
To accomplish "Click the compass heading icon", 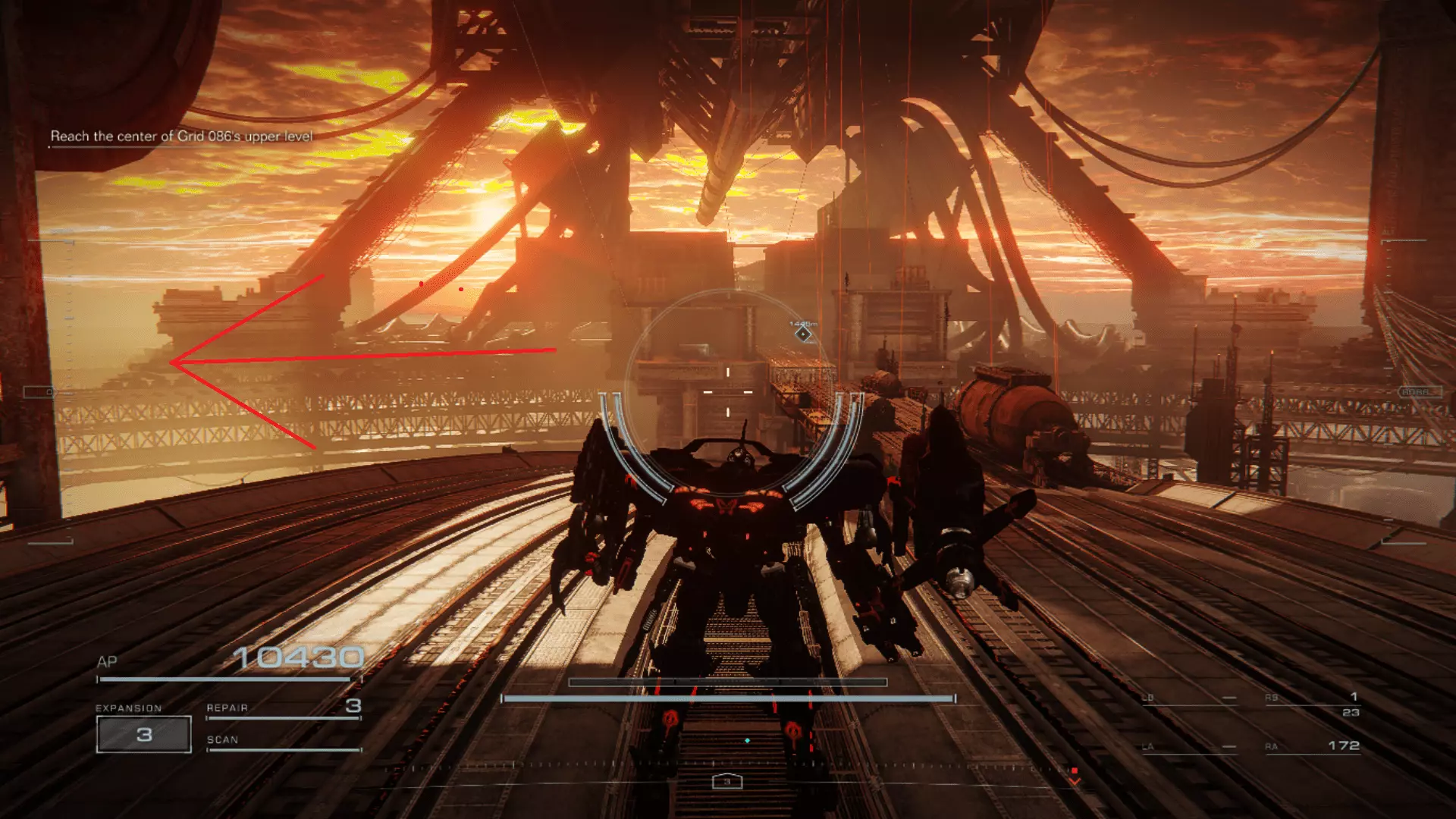I will tap(726, 781).
